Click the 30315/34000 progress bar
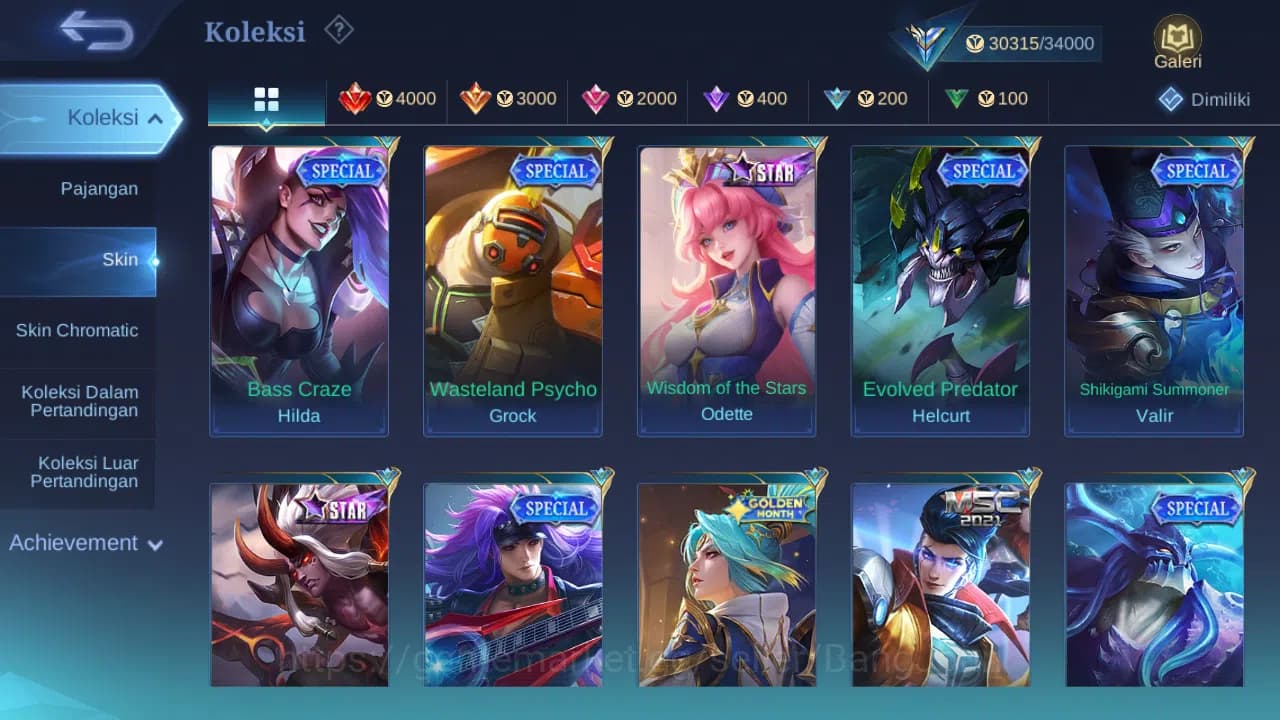This screenshot has width=1280, height=720. (1030, 43)
